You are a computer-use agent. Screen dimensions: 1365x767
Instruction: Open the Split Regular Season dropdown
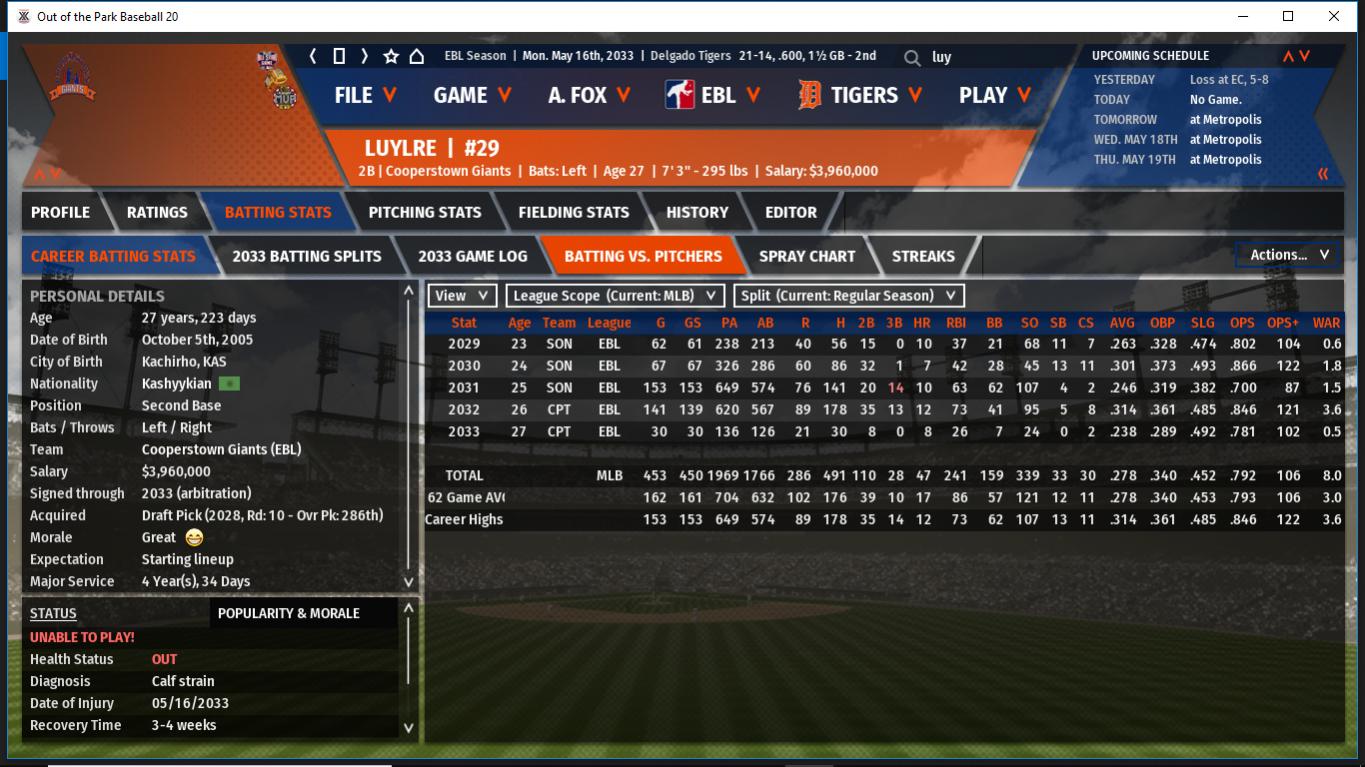point(849,296)
